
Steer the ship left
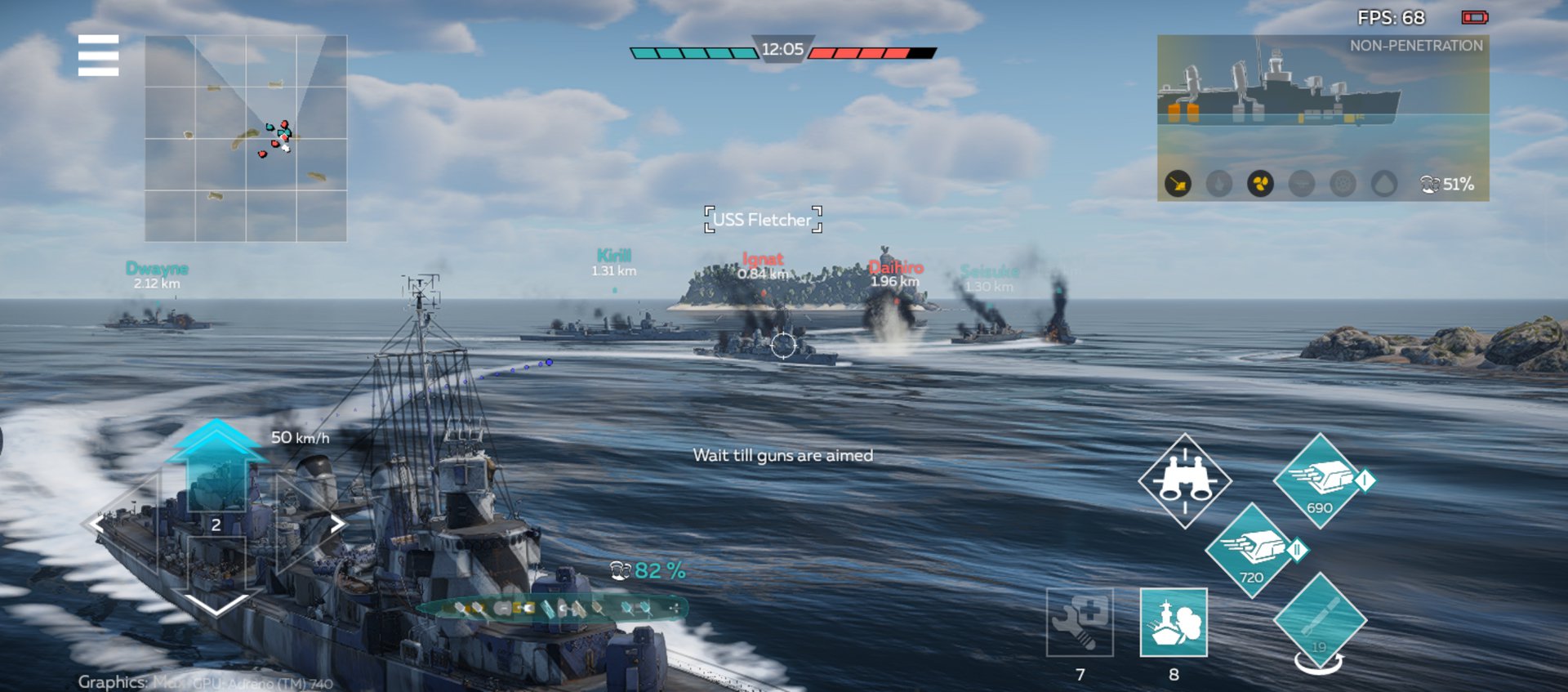(x=105, y=524)
